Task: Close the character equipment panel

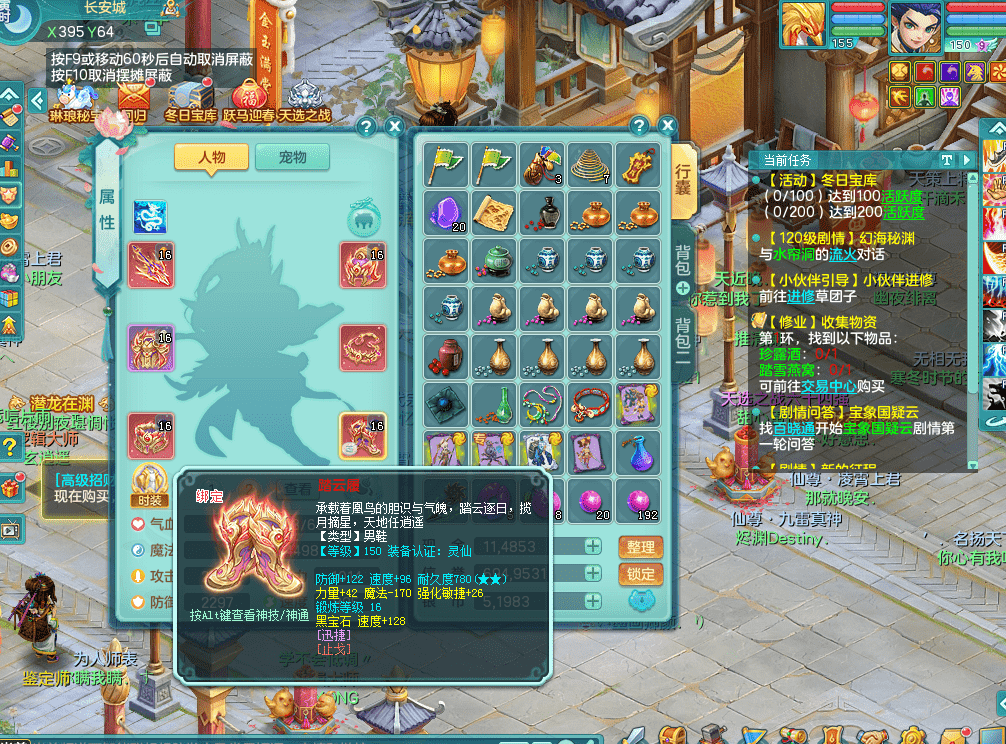Action: (x=394, y=126)
